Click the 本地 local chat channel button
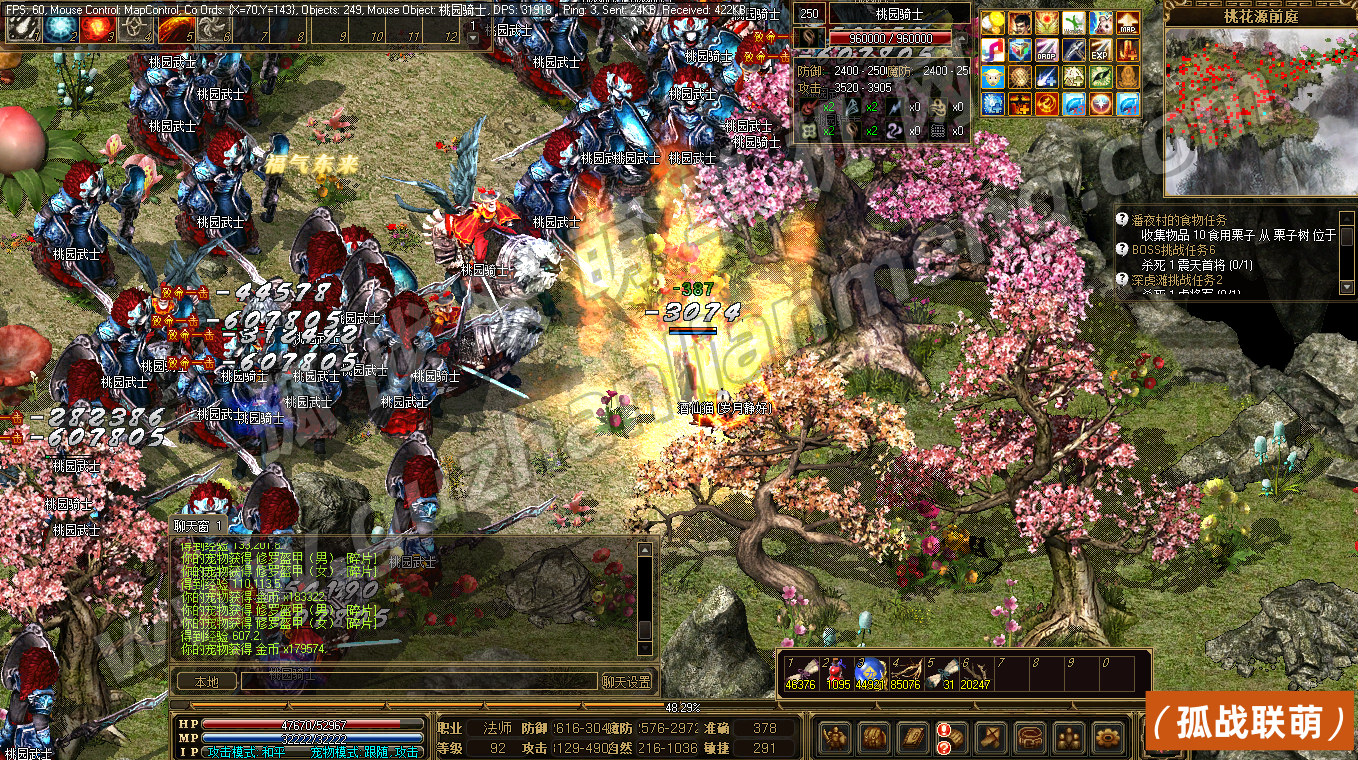Viewport: 1358px width, 760px height. [206, 682]
